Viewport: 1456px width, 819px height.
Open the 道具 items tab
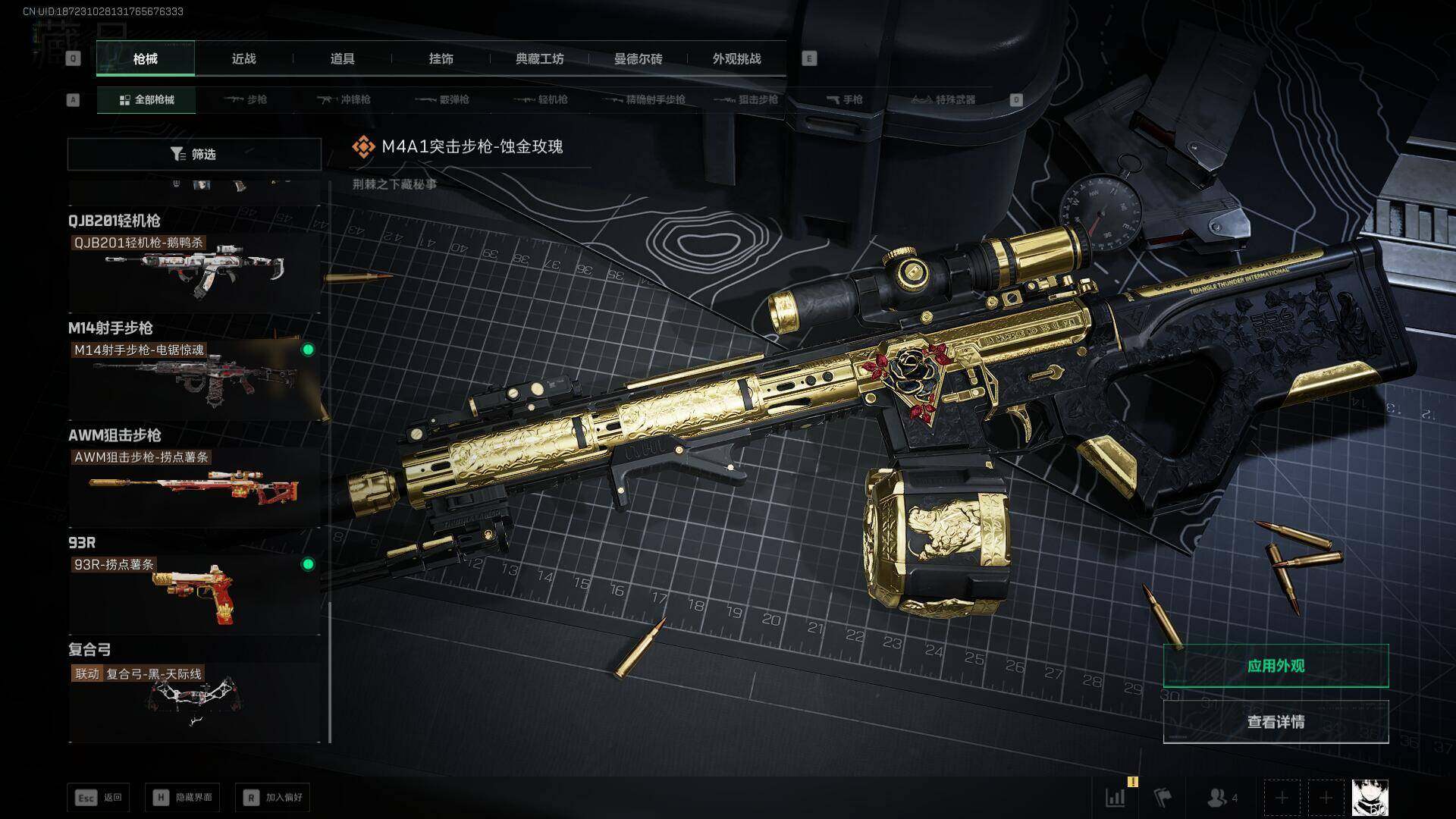(342, 58)
